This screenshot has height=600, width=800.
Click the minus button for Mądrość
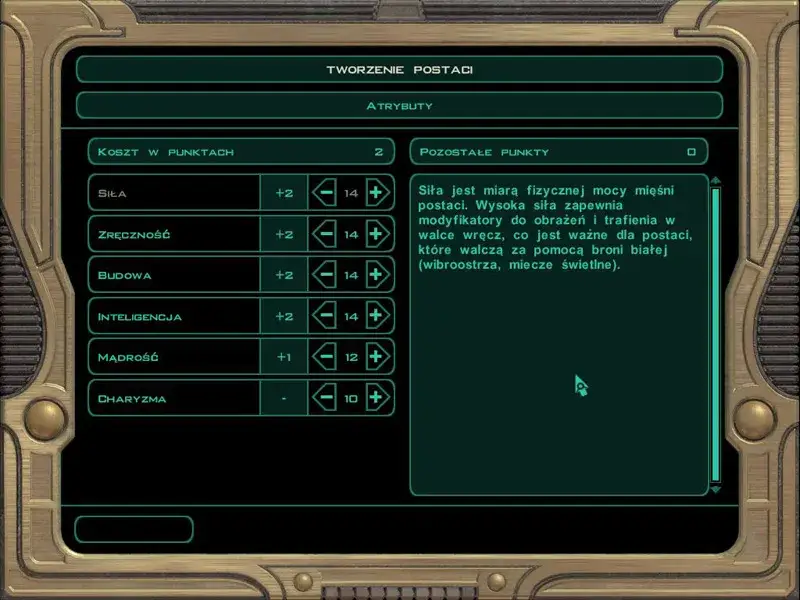pos(324,357)
